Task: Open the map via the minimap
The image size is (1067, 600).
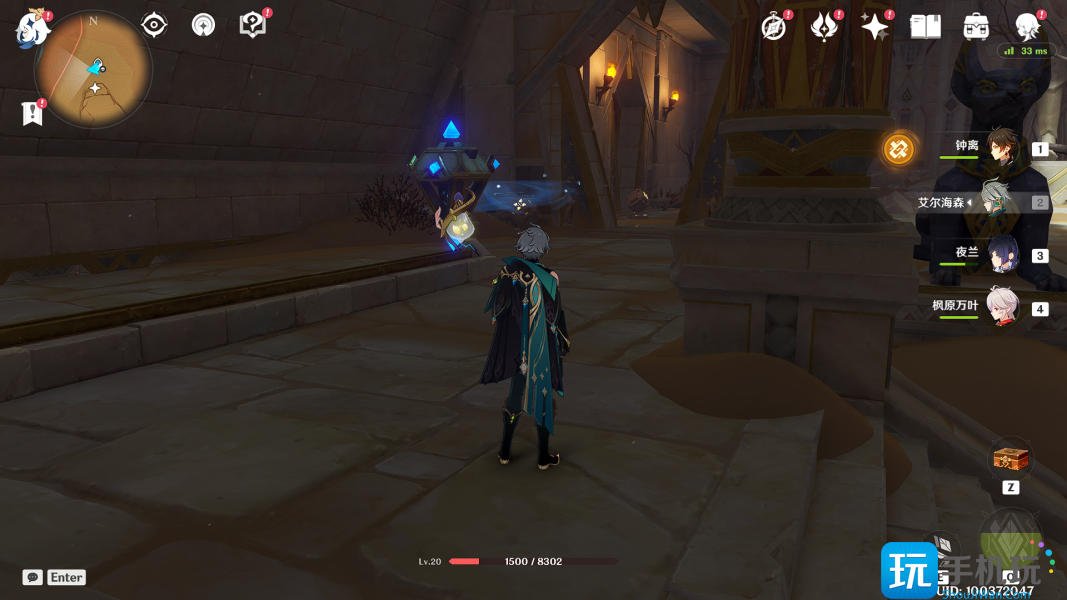Action: [x=93, y=69]
